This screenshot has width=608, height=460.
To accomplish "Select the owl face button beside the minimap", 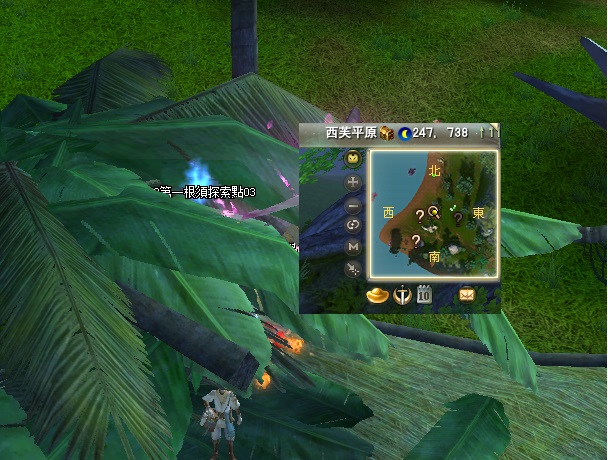I will click(x=353, y=158).
